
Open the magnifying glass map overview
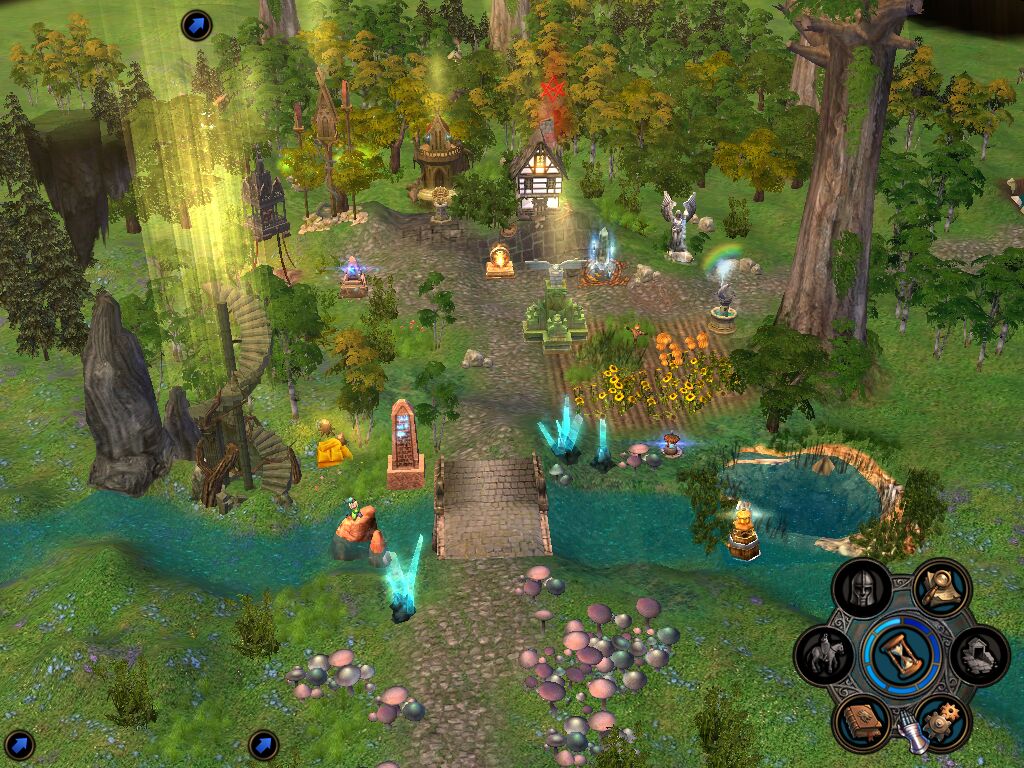tap(941, 589)
